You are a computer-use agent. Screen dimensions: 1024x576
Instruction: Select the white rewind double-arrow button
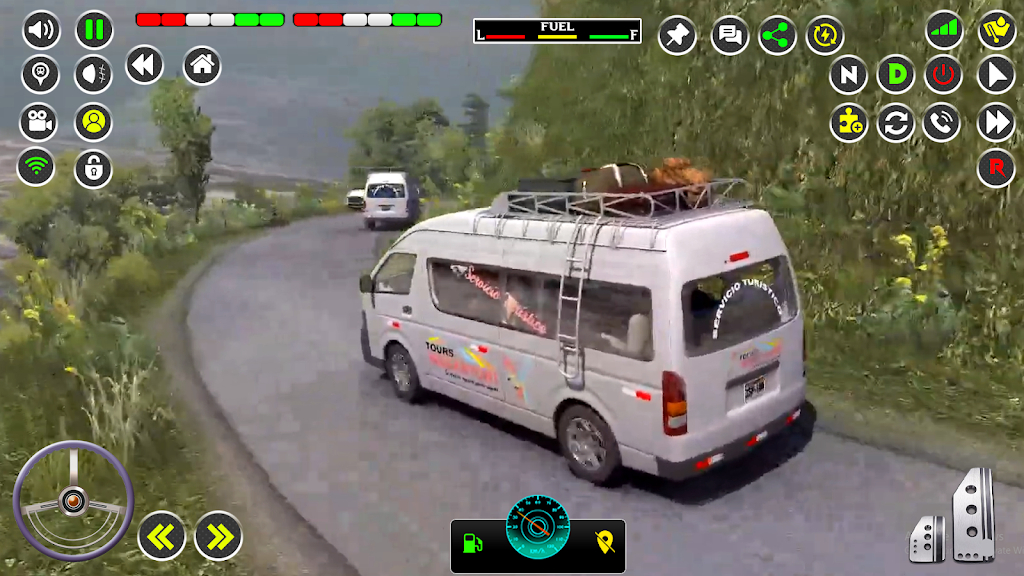(145, 66)
